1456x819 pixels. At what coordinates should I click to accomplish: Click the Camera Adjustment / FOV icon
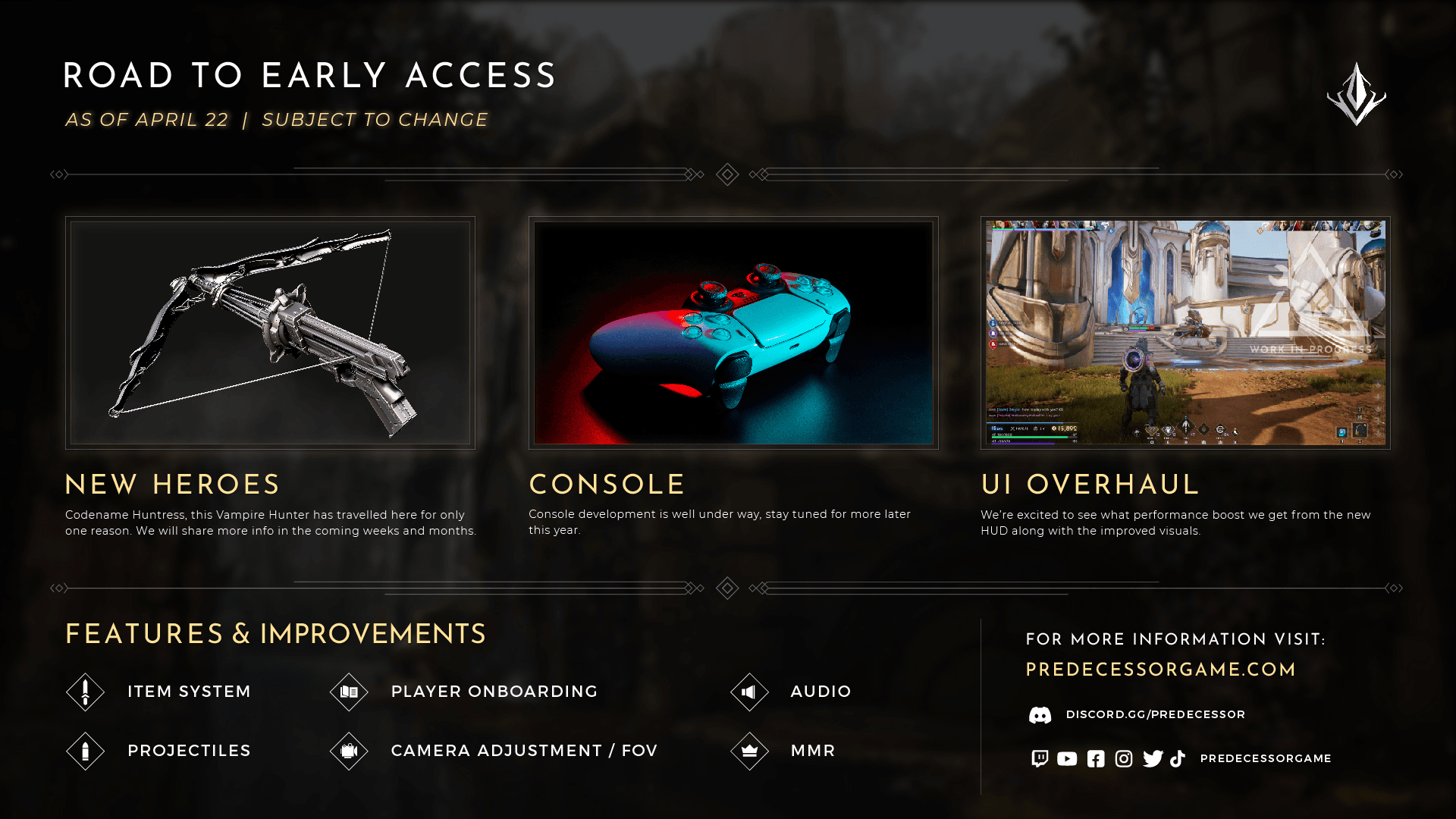click(349, 751)
